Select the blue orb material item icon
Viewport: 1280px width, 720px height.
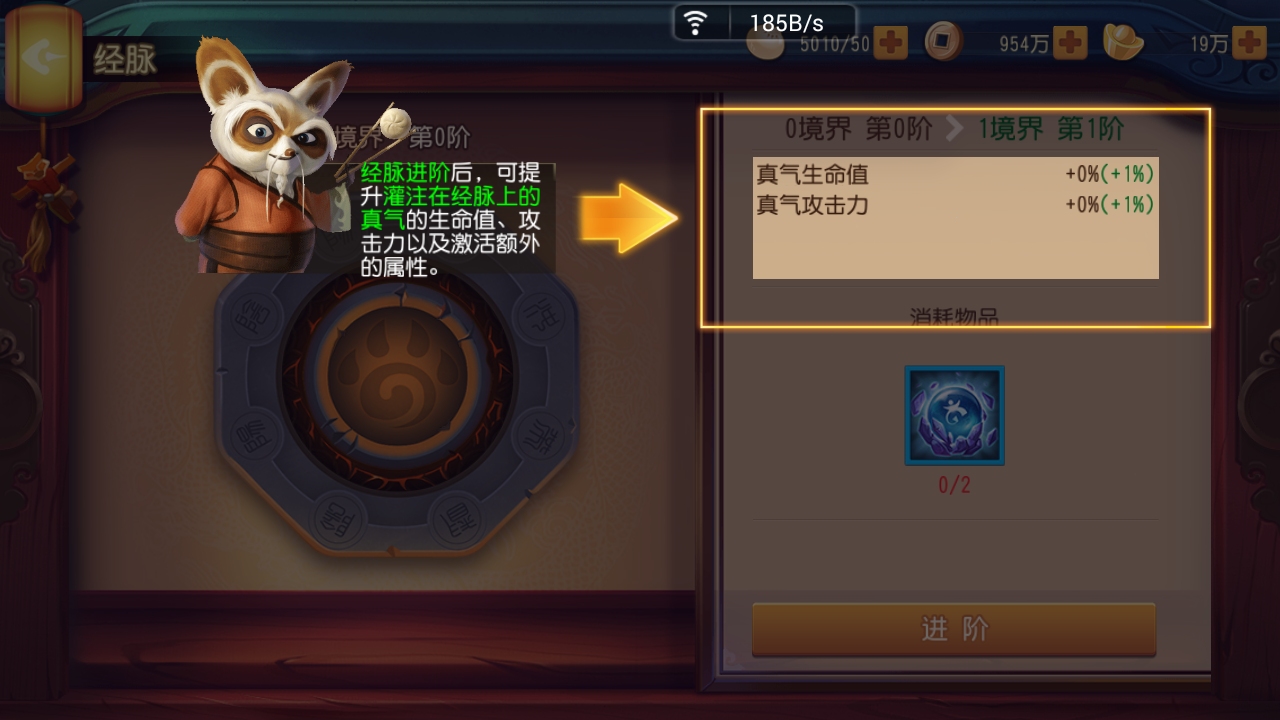(x=954, y=415)
